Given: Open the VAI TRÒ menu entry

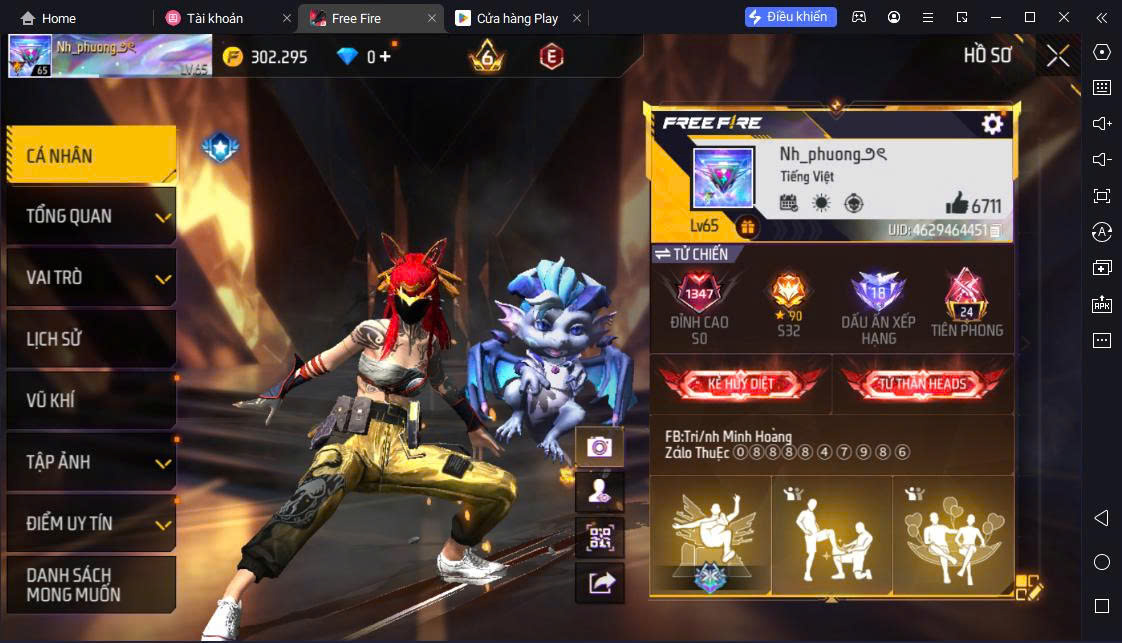Looking at the screenshot, I should tap(91, 277).
